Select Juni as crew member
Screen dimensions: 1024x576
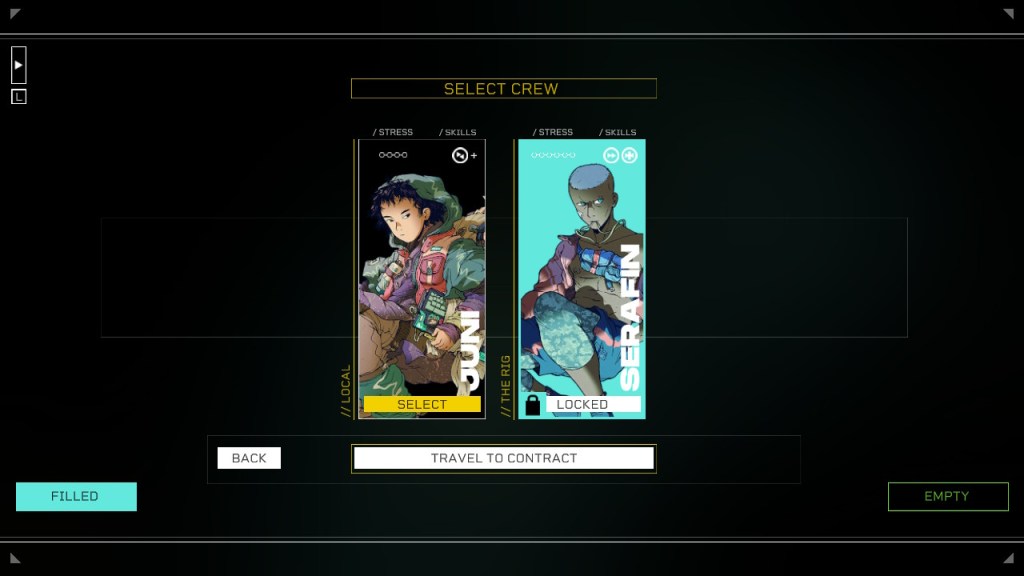(422, 404)
